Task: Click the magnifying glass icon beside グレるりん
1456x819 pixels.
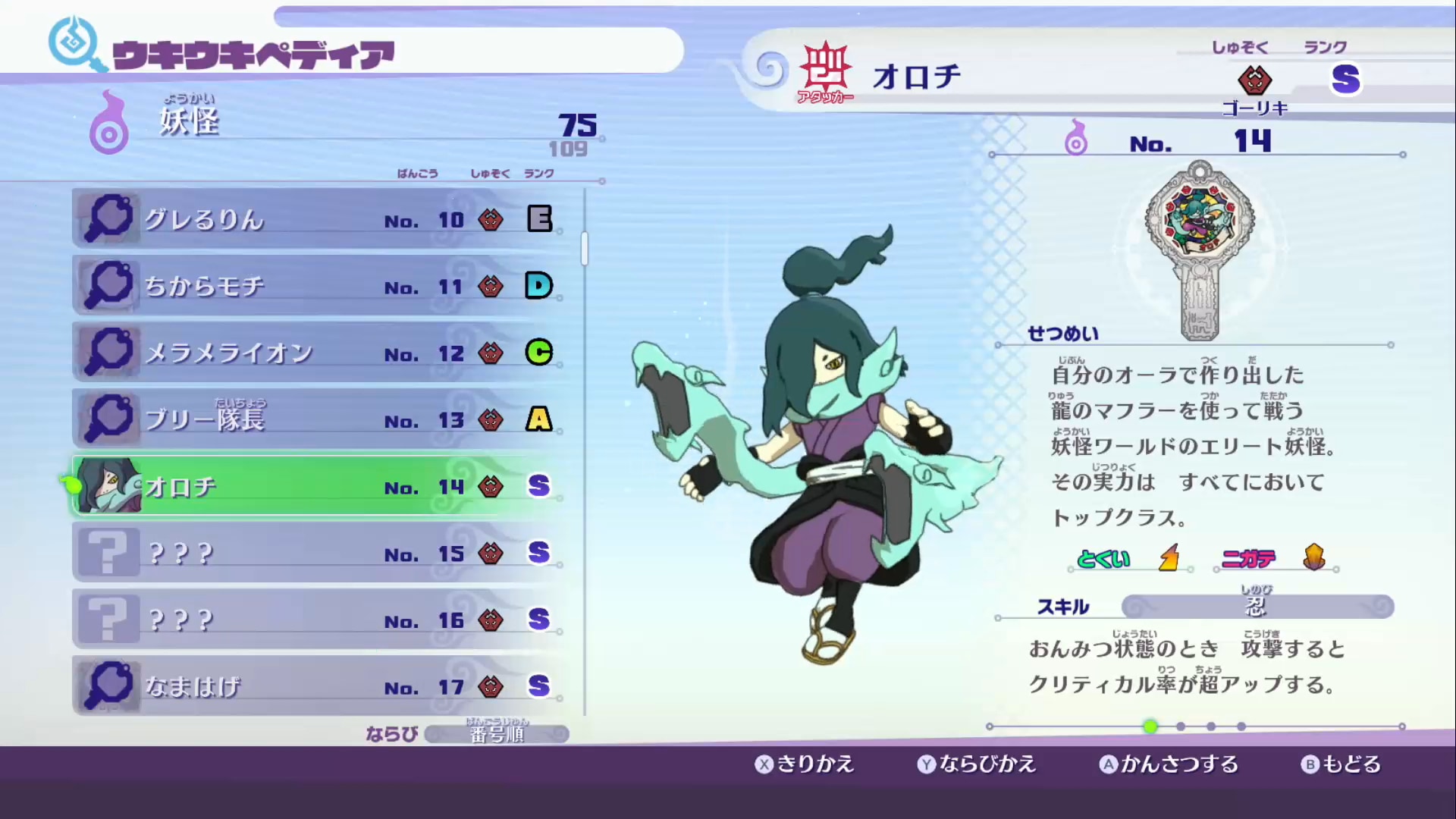Action: click(x=108, y=218)
